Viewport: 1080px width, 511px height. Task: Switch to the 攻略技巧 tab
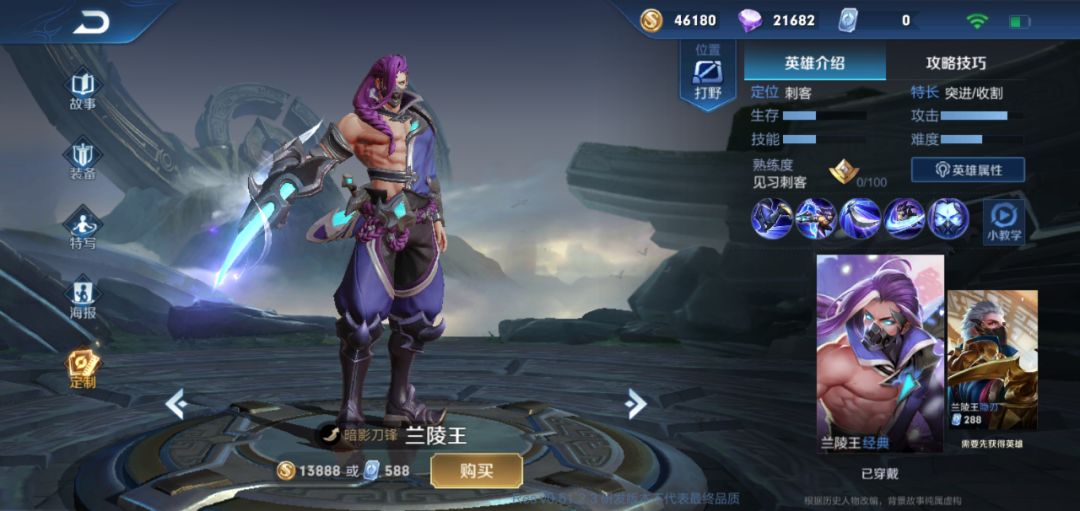955,62
